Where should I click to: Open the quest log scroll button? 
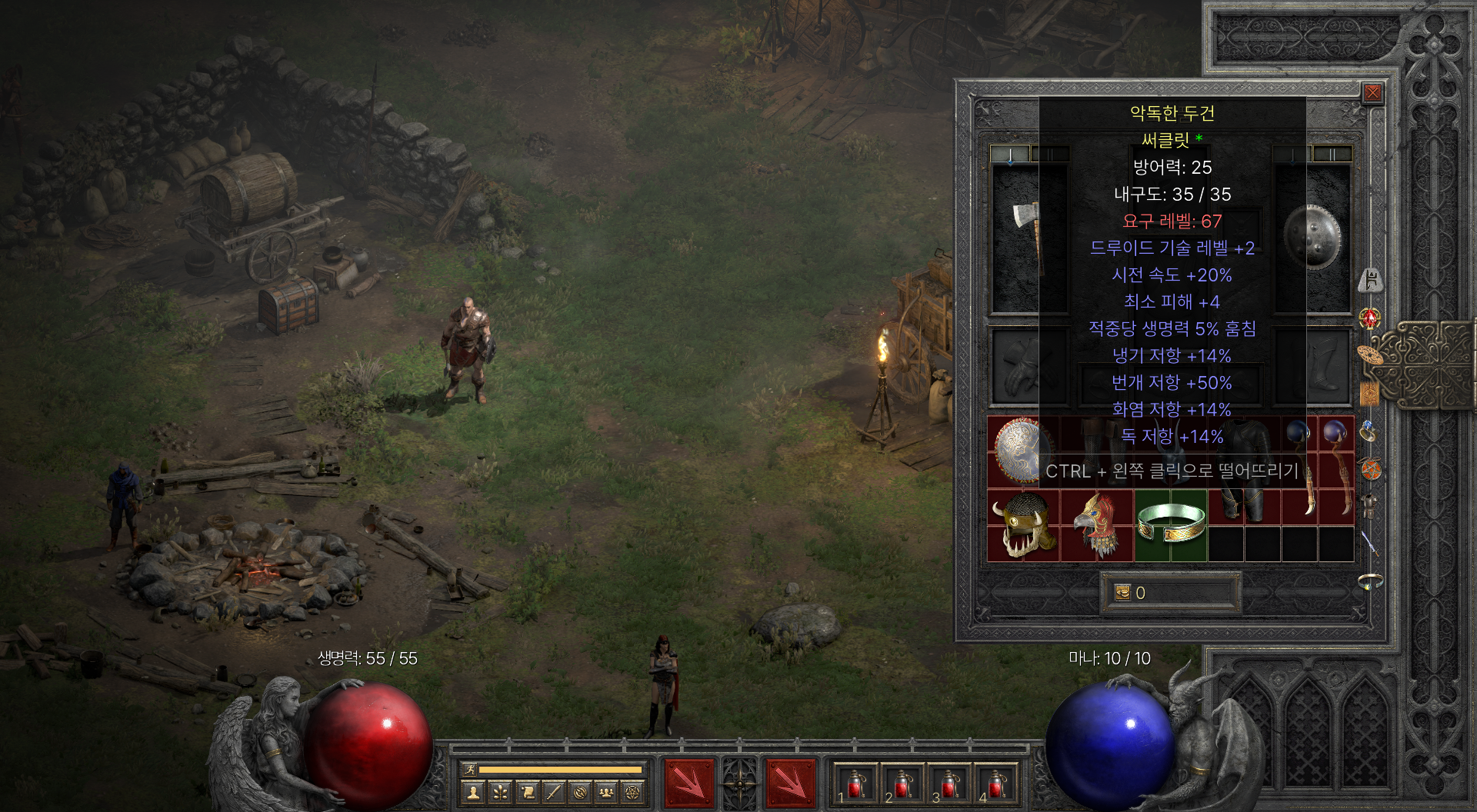pos(527,792)
